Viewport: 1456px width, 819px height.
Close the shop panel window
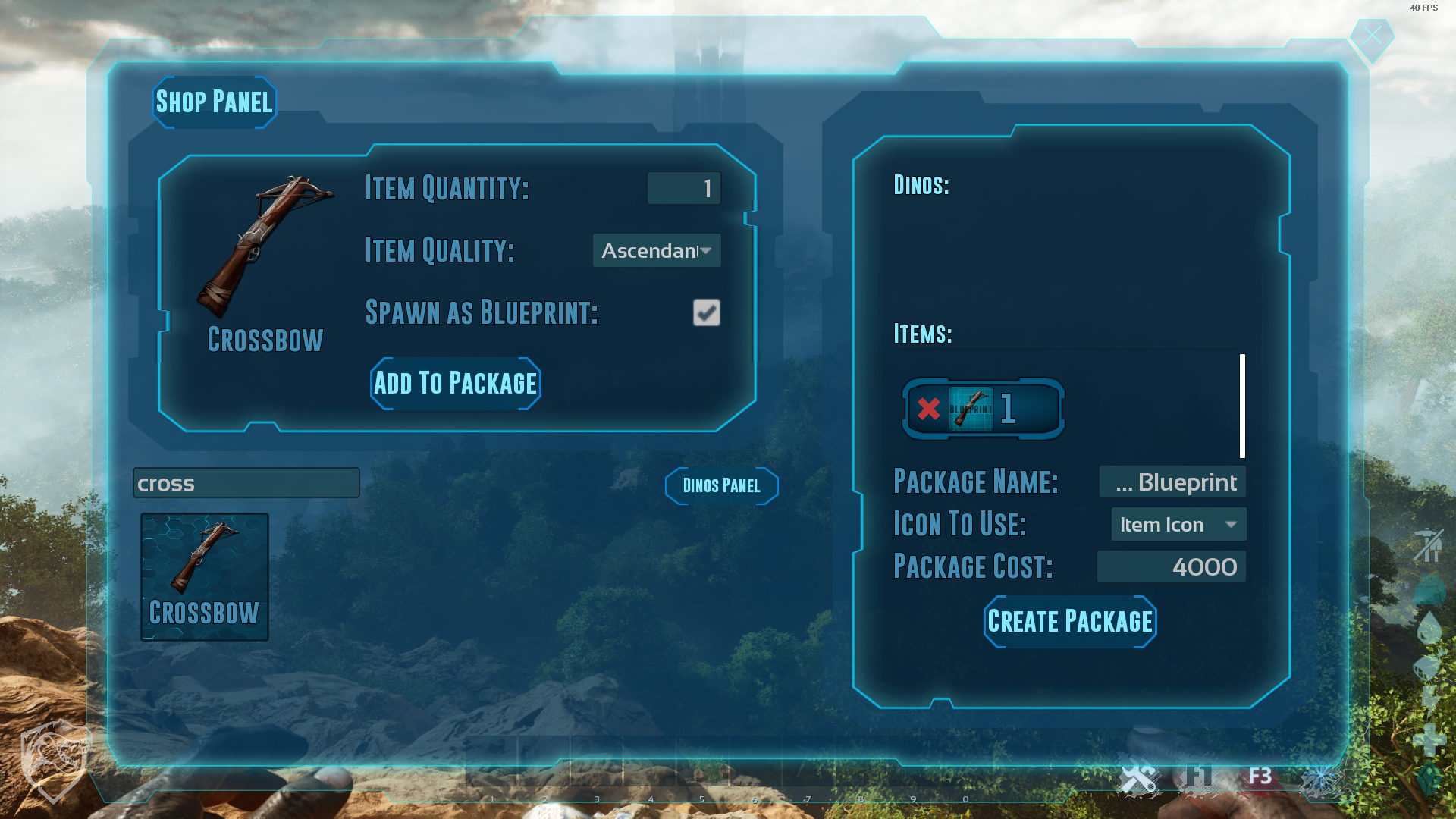[x=1372, y=36]
